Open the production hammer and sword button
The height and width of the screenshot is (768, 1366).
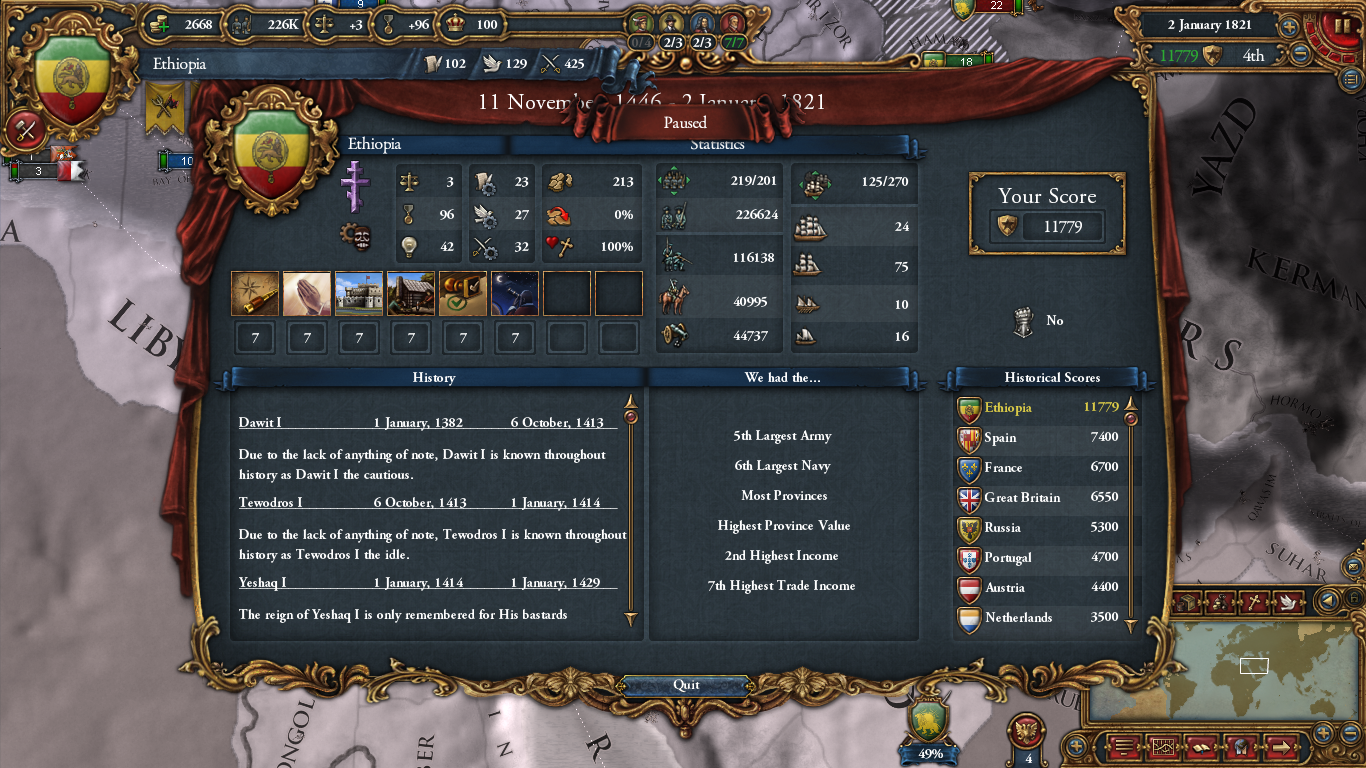(x=25, y=130)
